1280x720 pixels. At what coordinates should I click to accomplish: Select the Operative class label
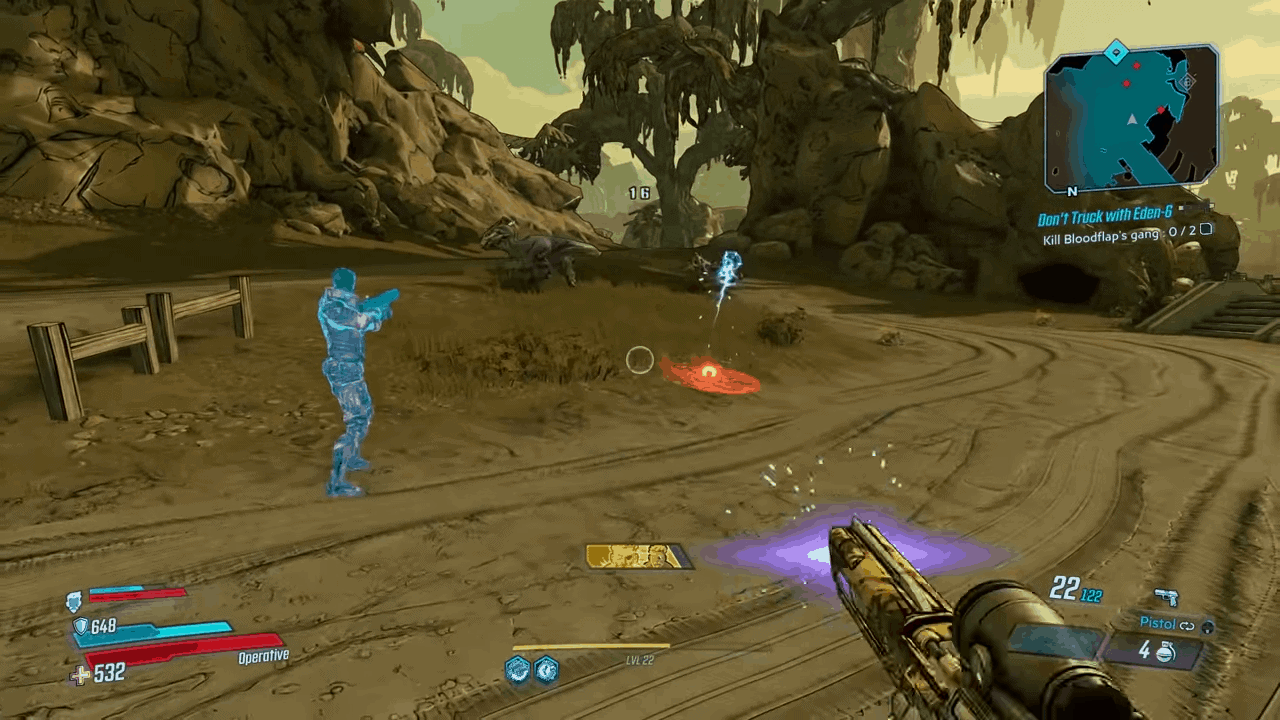[263, 655]
